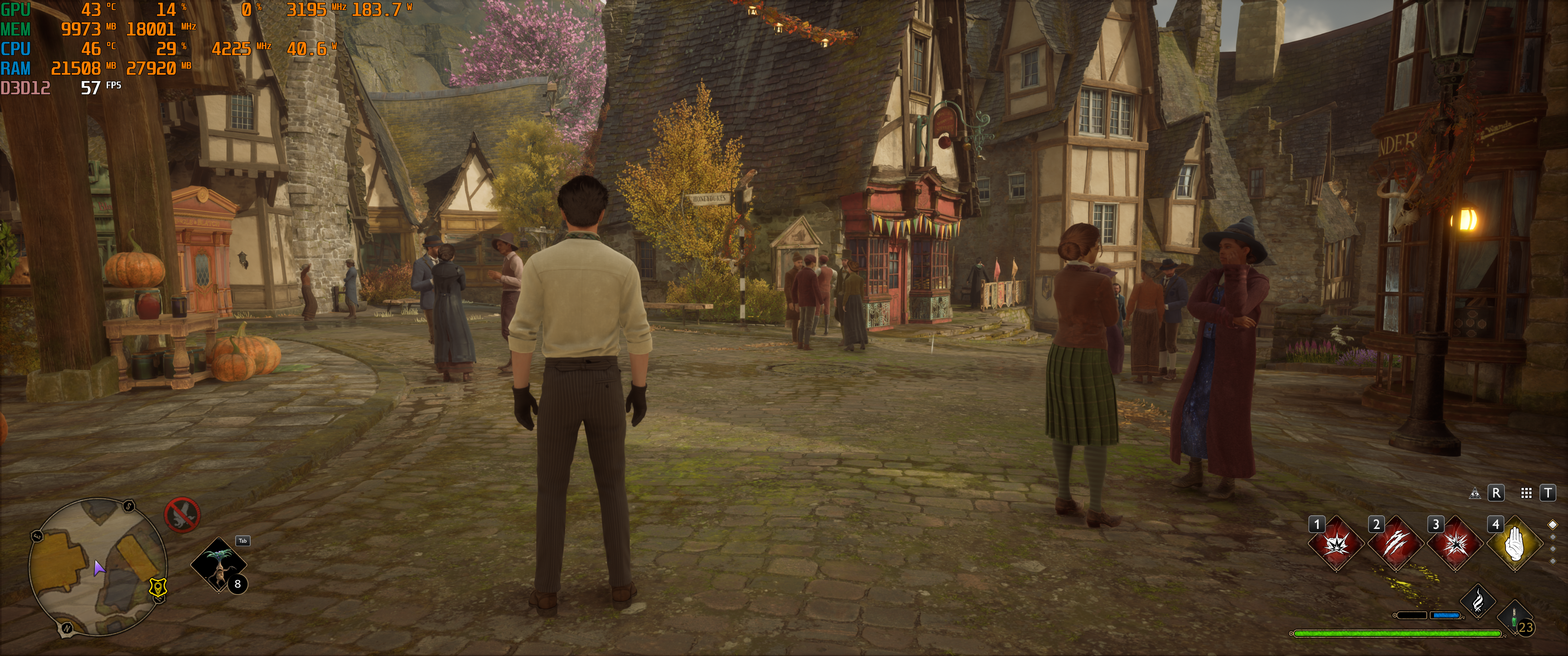Cast the yellow hand spell in slot 4
This screenshot has width=1568, height=656.
click(1514, 544)
